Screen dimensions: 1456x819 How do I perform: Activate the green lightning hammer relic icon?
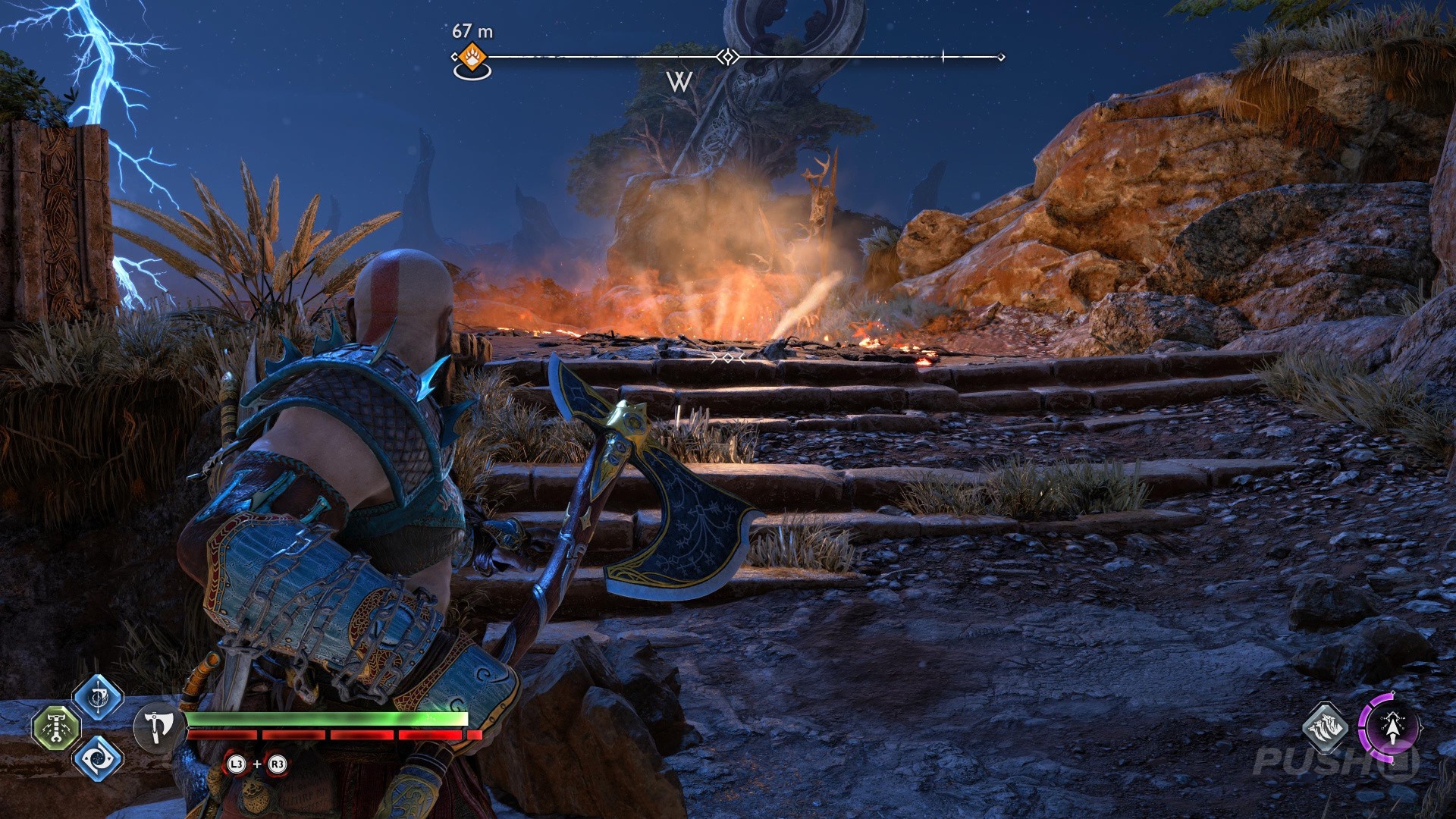[x=56, y=728]
